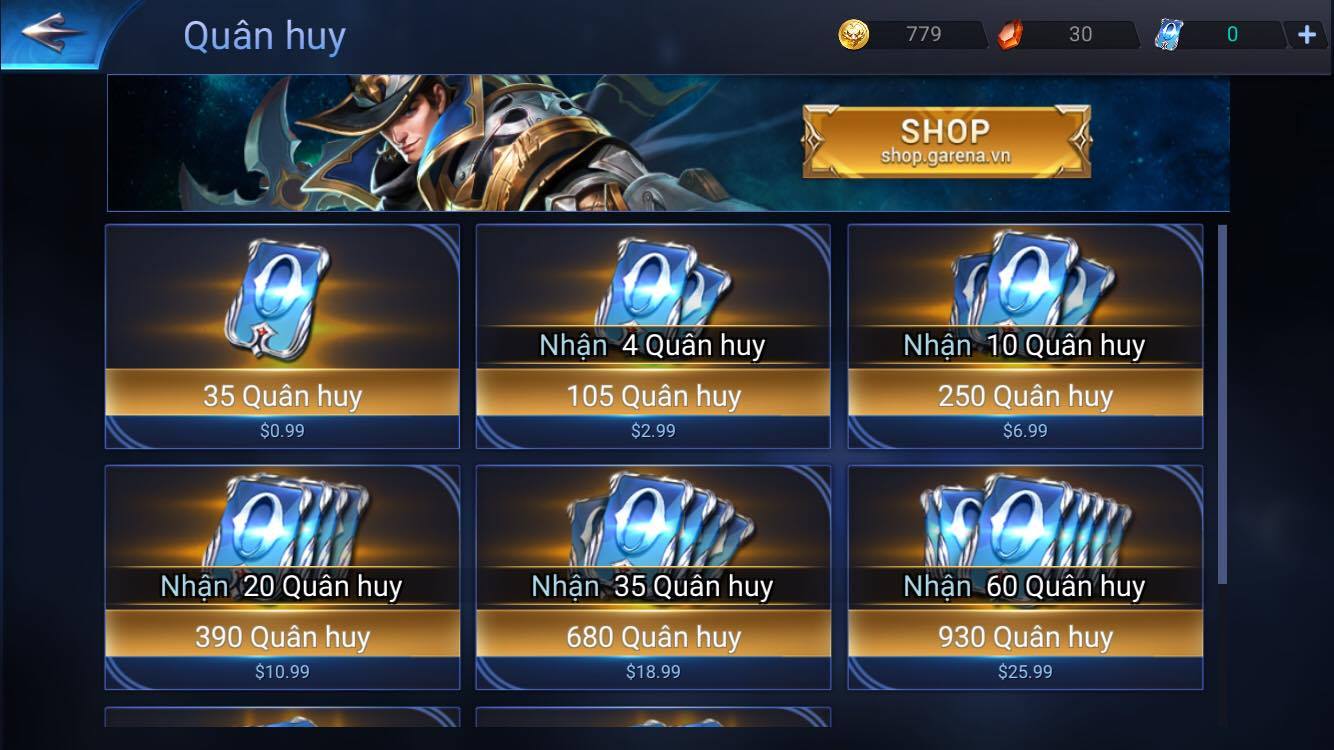Select the Nhận 20 Quân huy bonus label
The image size is (1334, 750).
[x=281, y=587]
